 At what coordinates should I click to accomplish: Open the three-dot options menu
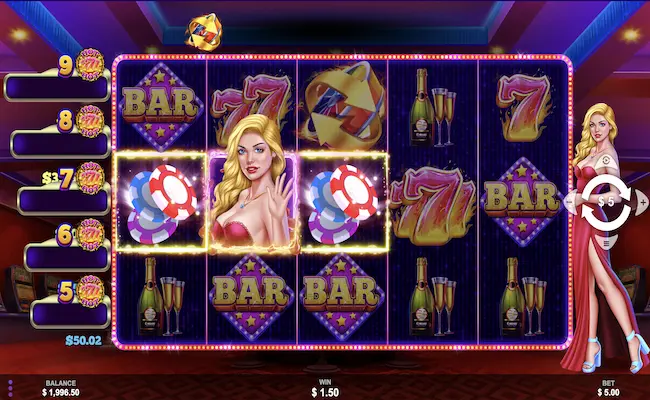pyautogui.click(x=10, y=387)
